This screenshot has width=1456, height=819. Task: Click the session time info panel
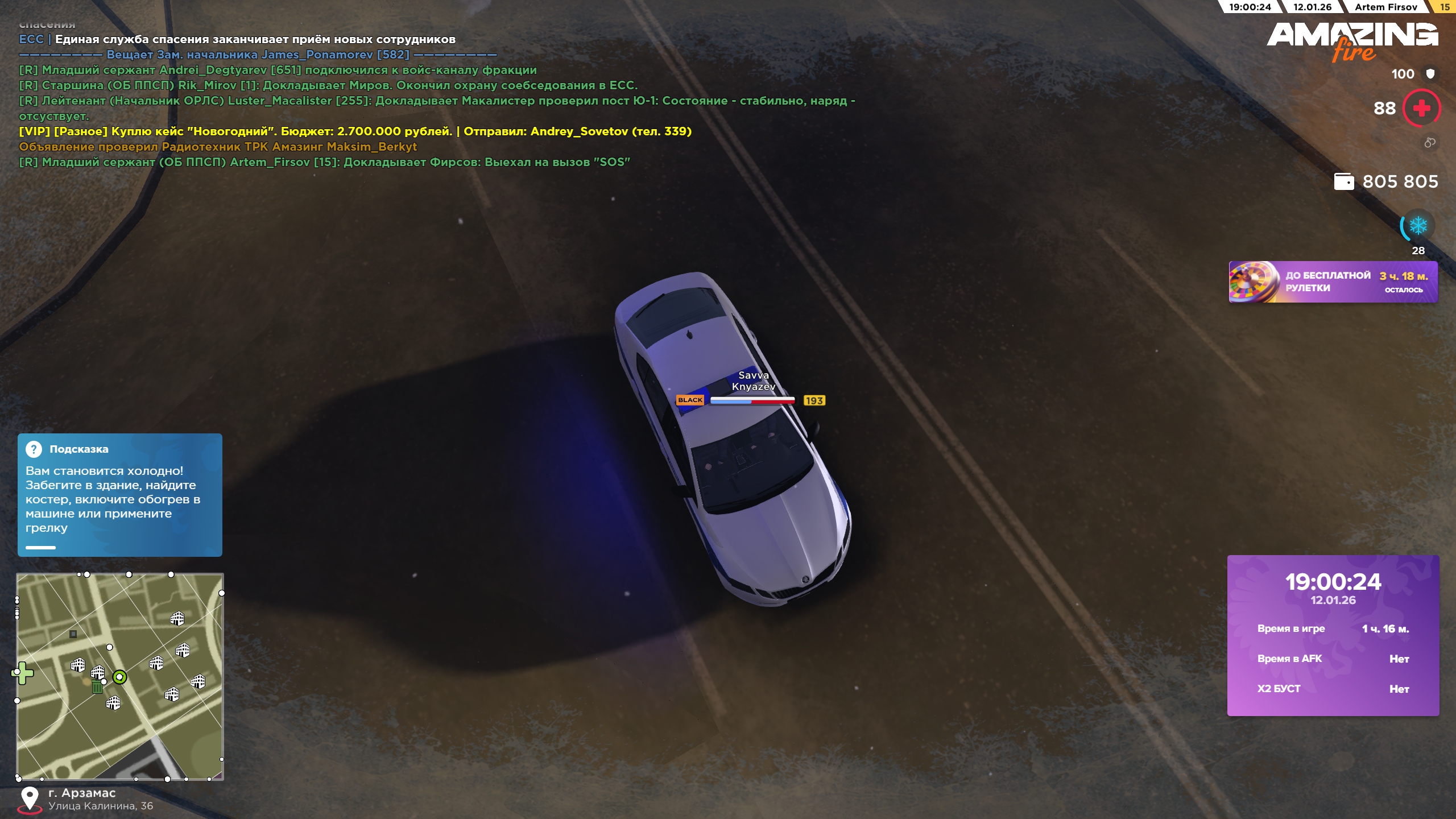1333,635
